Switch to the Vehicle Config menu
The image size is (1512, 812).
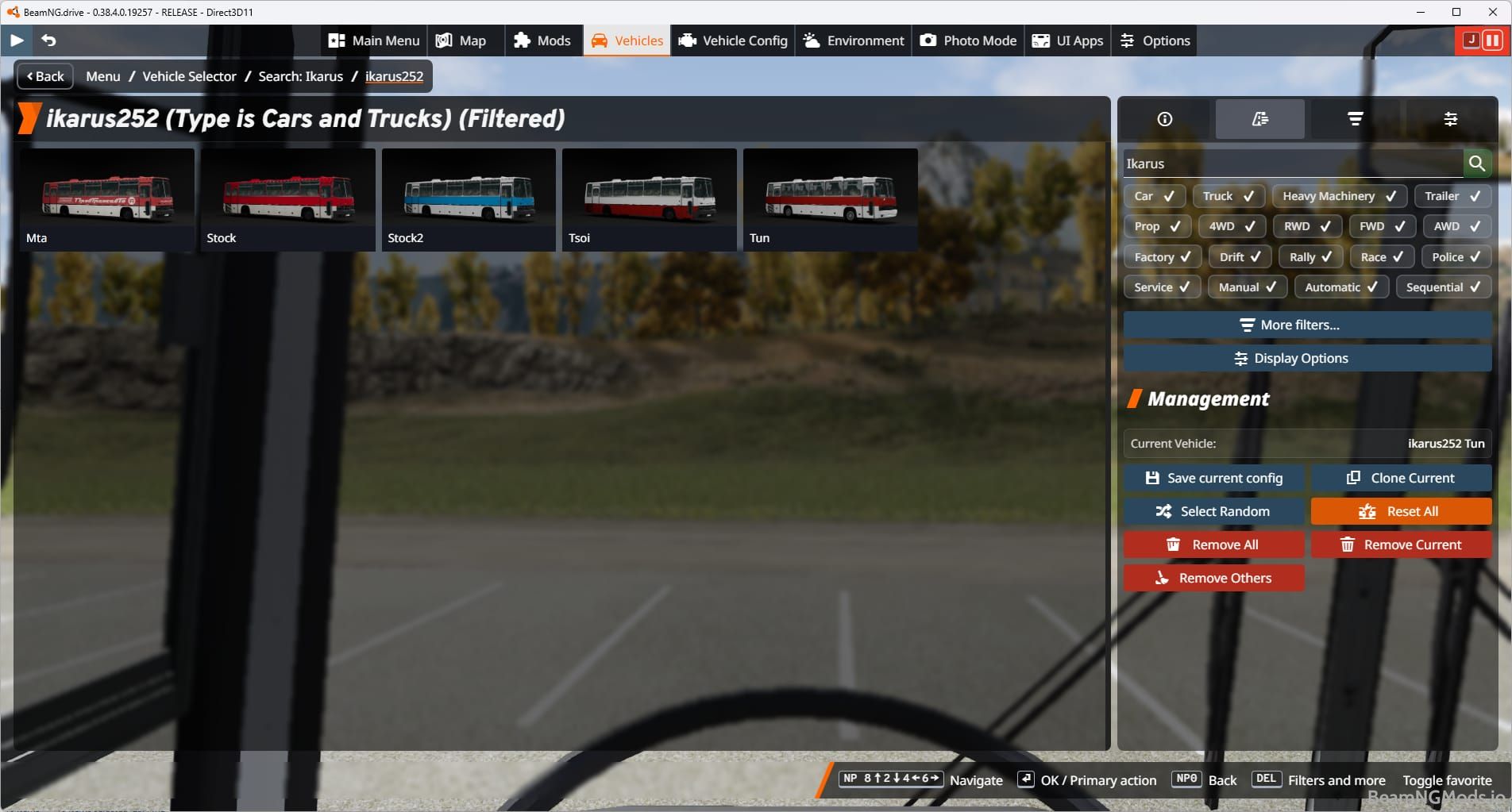[x=731, y=40]
